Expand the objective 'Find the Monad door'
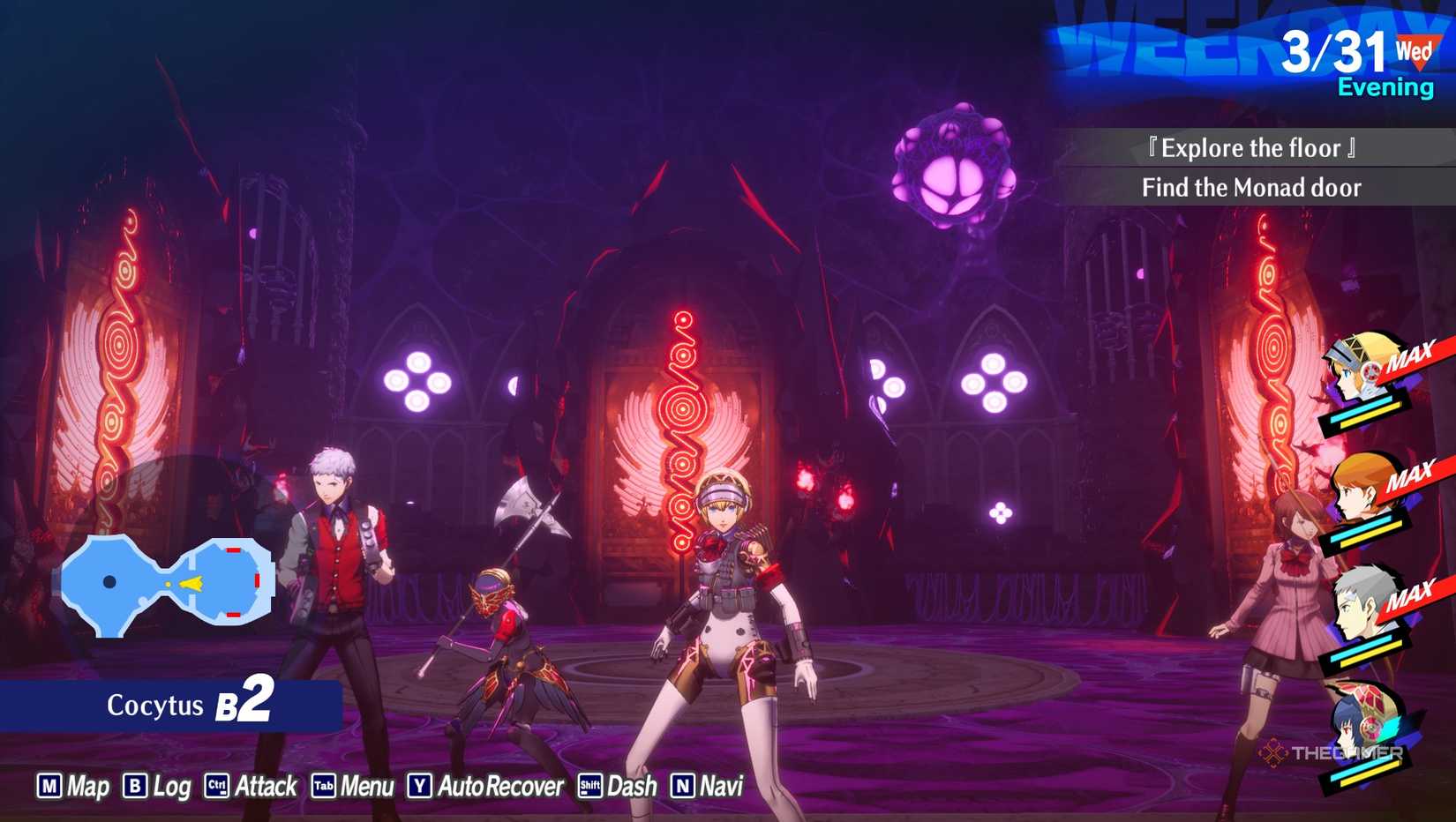Screen dimensions: 1456x822 [1252, 187]
